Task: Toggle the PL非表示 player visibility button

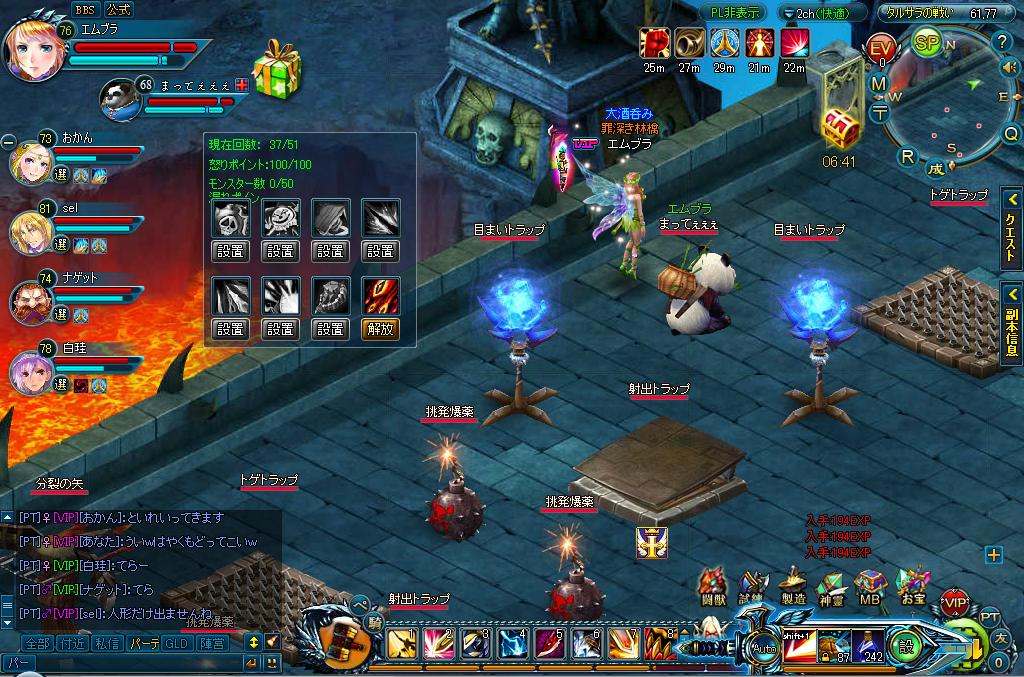Action: (x=735, y=13)
